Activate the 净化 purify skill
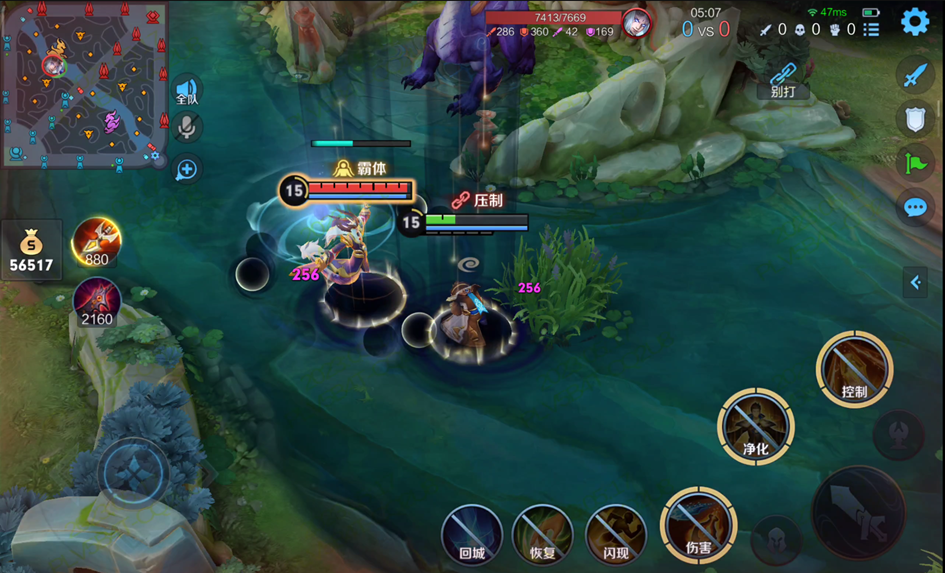The width and height of the screenshot is (945, 573). click(x=755, y=426)
